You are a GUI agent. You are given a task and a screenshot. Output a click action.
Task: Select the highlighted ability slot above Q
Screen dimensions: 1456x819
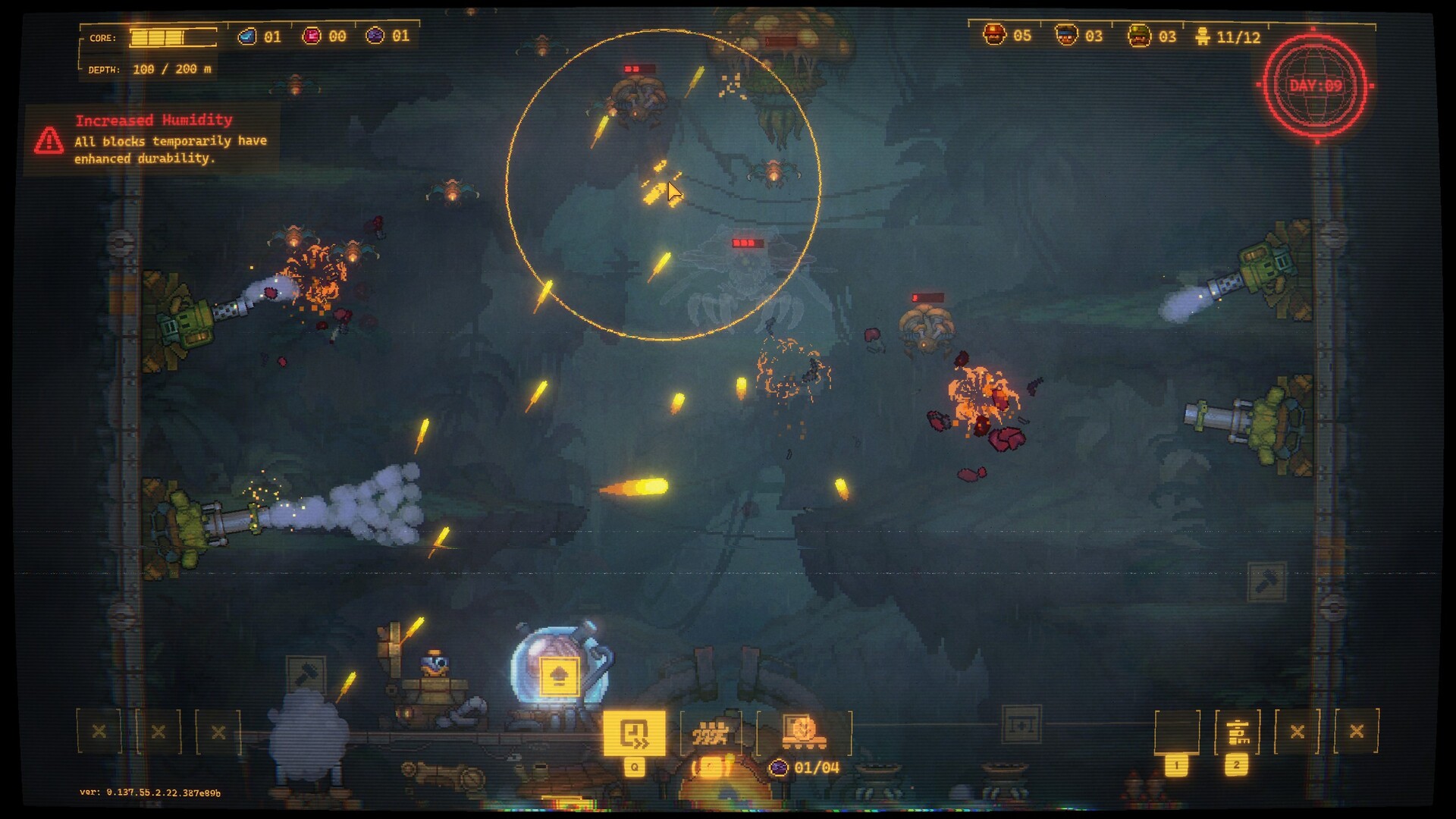634,733
